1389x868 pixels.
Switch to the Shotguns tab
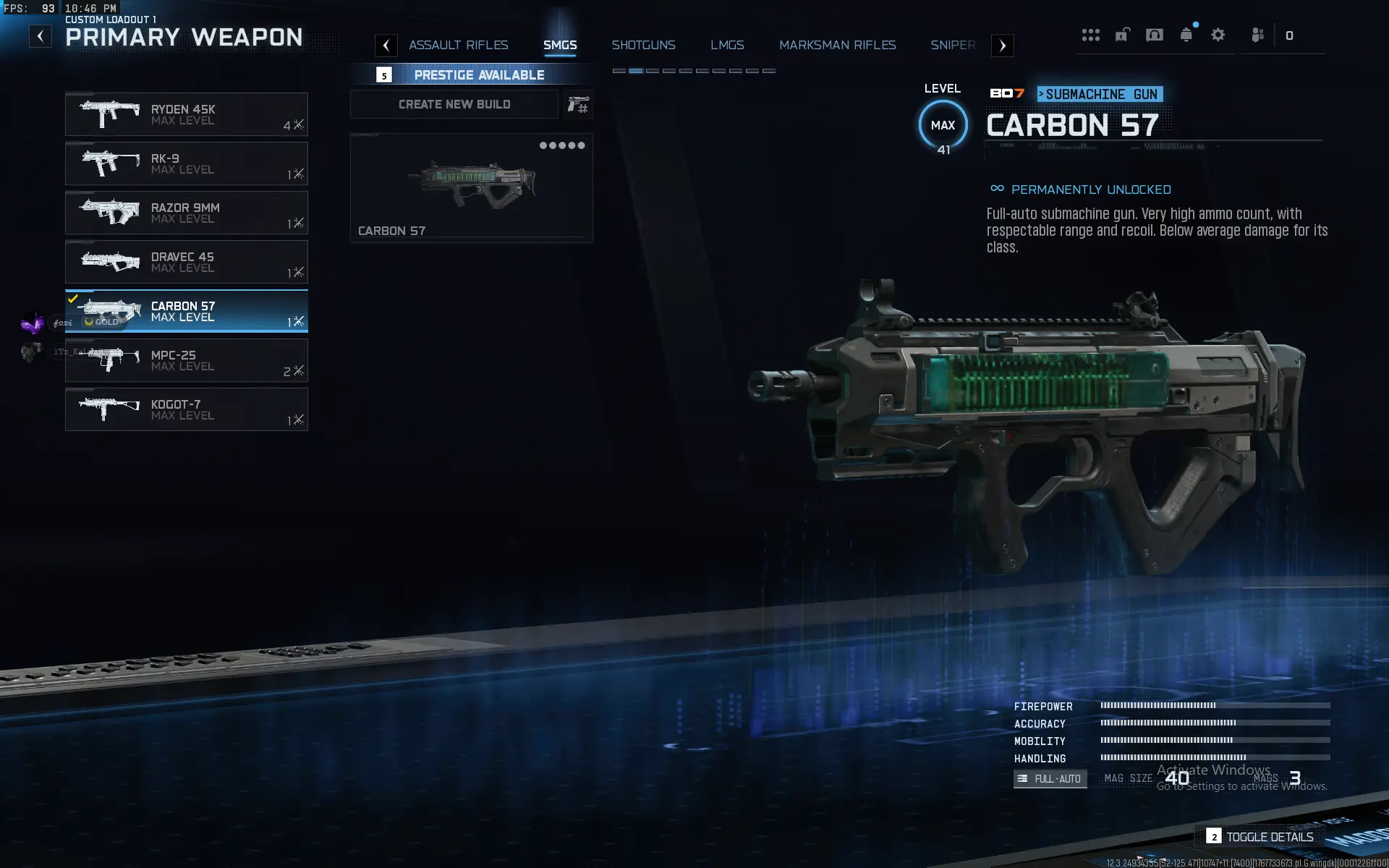click(644, 45)
